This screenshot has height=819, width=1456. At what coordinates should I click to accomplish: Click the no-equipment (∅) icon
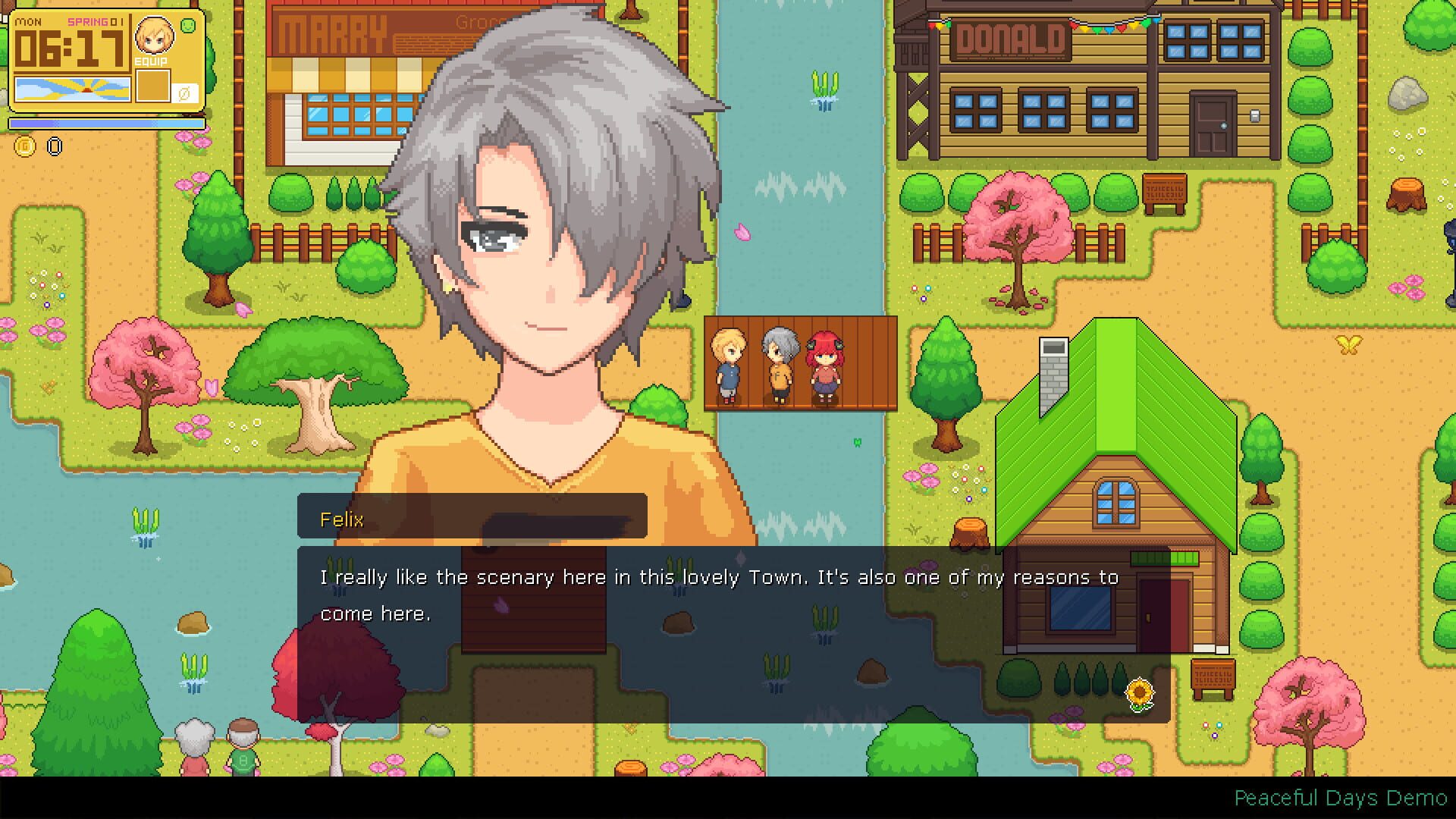point(184,93)
